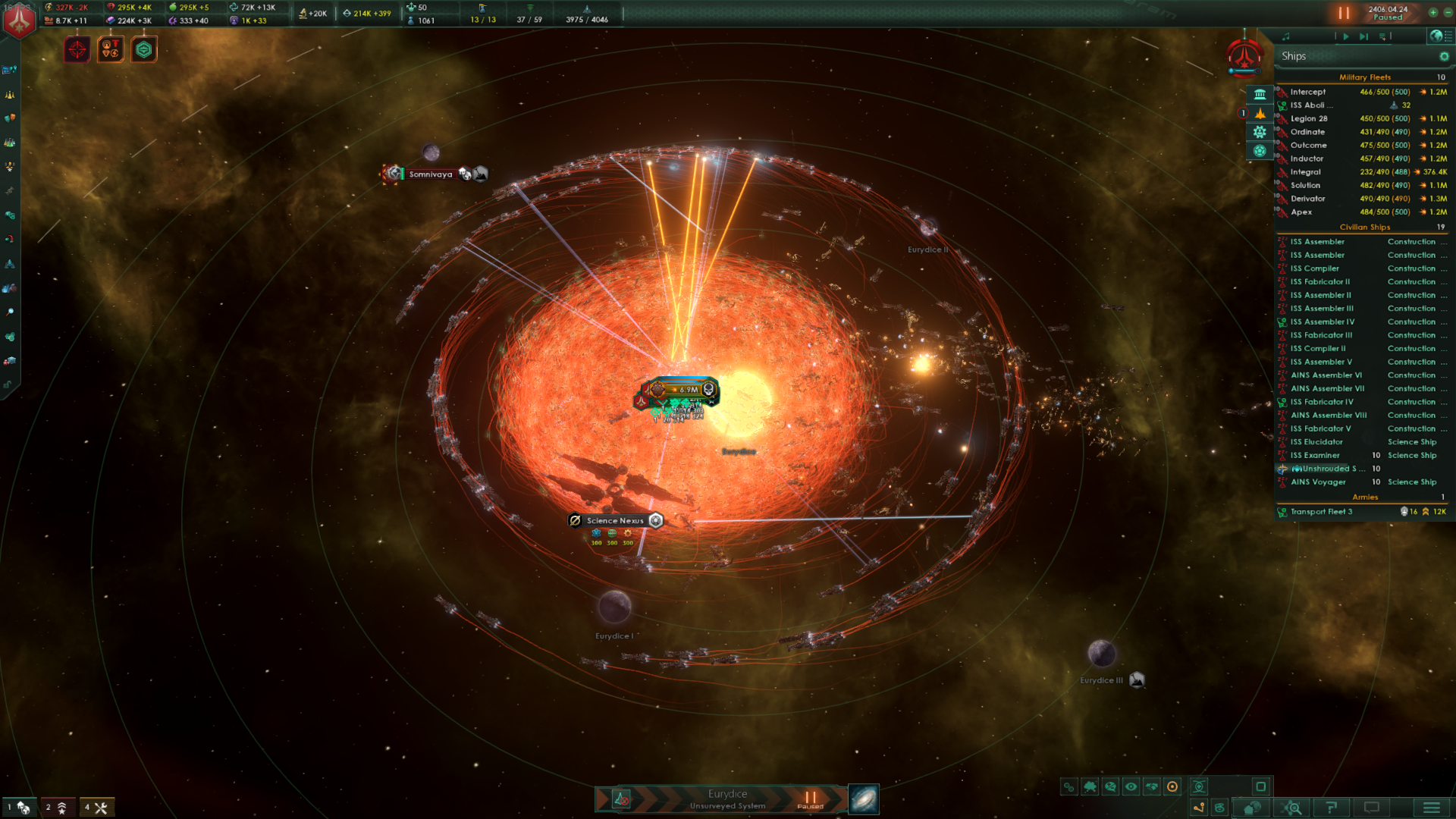
Task: Open the Ships outliner settings gear
Action: 1444,56
